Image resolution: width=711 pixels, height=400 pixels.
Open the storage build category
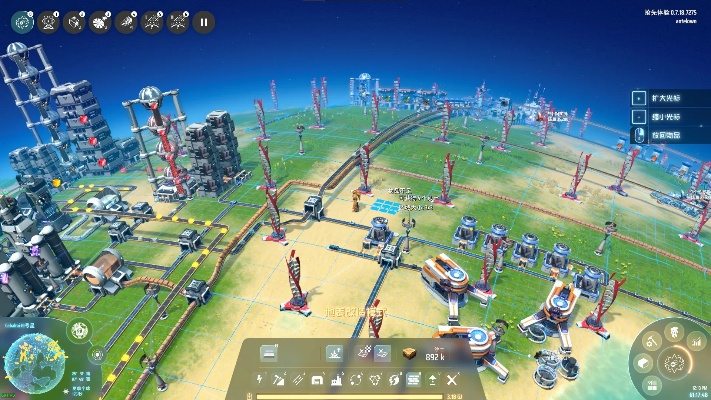tap(318, 380)
